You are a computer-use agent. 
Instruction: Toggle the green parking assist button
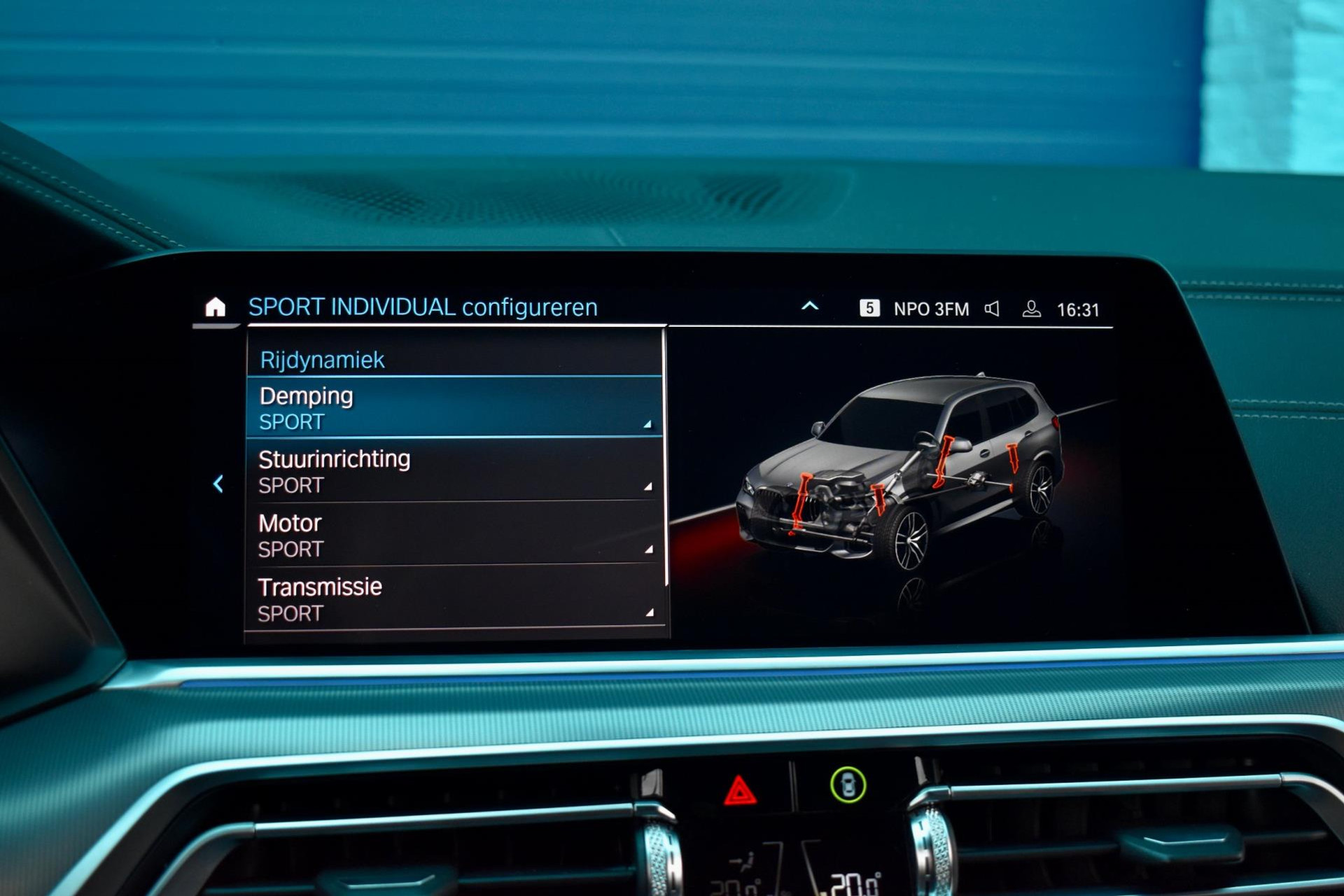point(848,785)
